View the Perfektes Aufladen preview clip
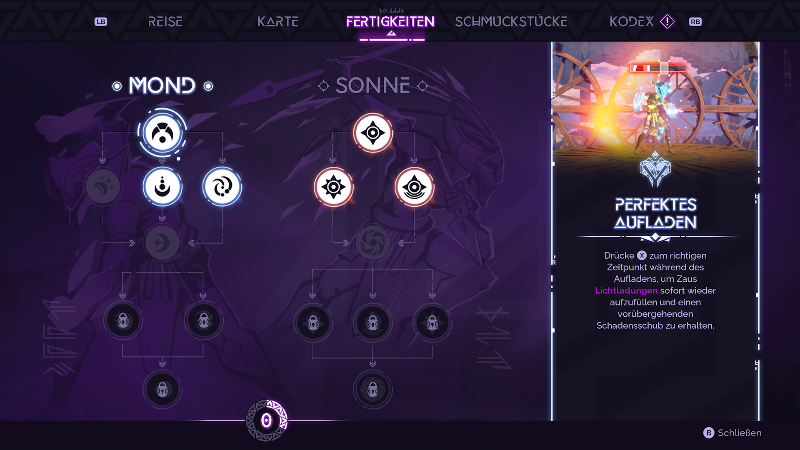The image size is (800, 450). tap(655, 98)
